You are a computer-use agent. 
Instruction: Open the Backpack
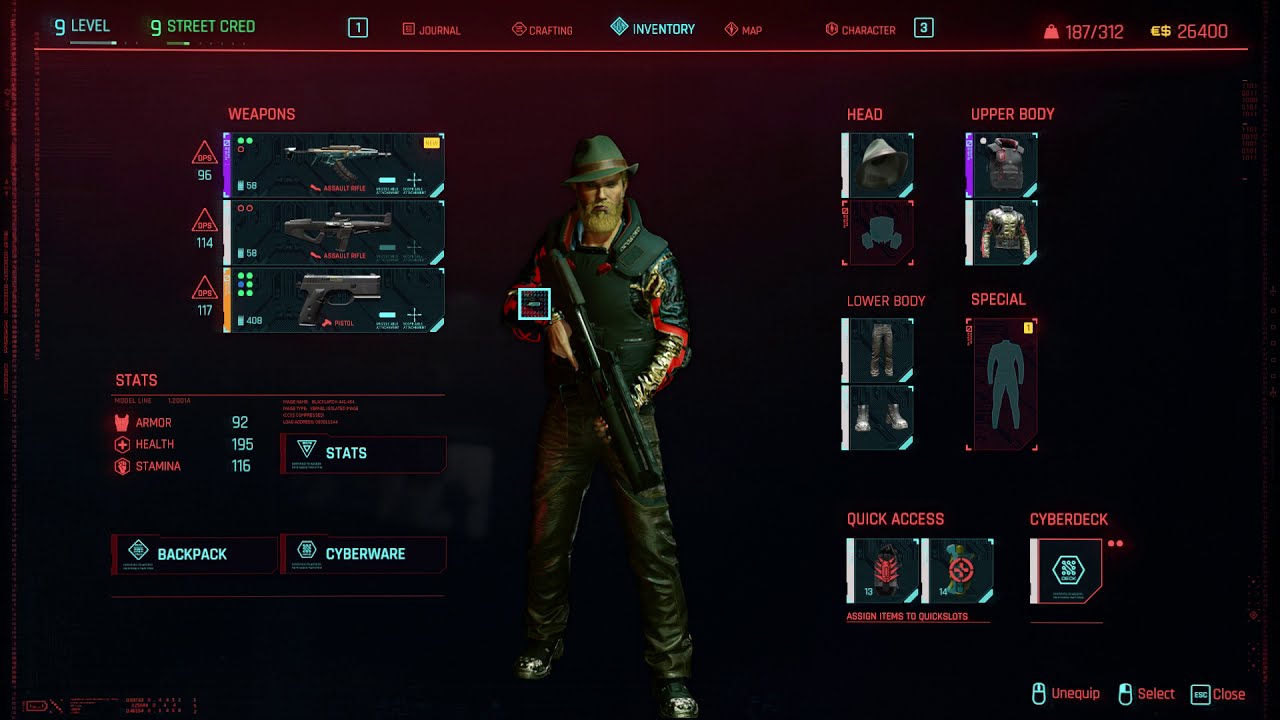tap(193, 553)
